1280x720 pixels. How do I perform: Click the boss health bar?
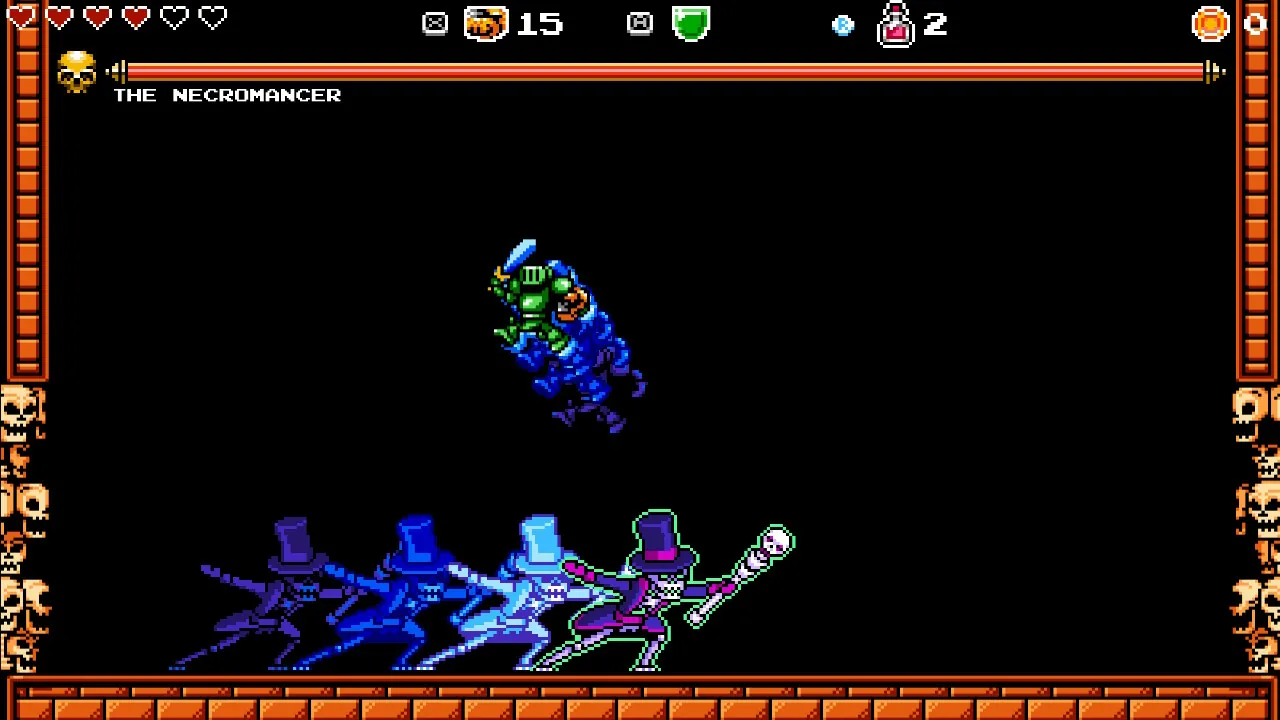[x=660, y=70]
